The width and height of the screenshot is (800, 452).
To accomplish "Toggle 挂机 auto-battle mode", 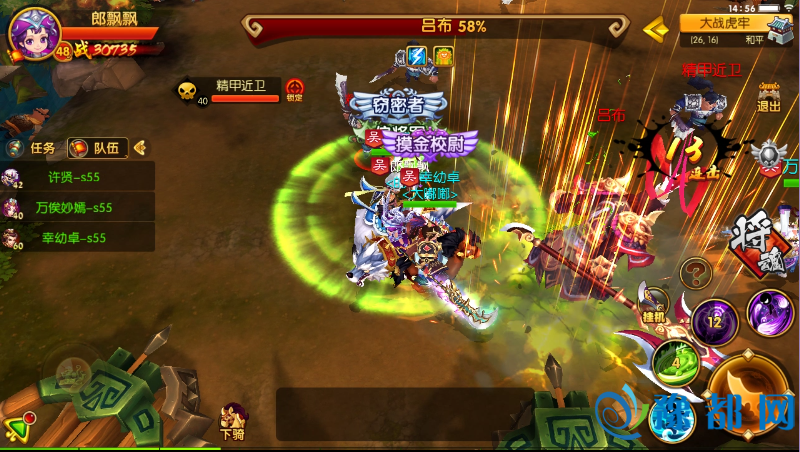I will tap(655, 303).
